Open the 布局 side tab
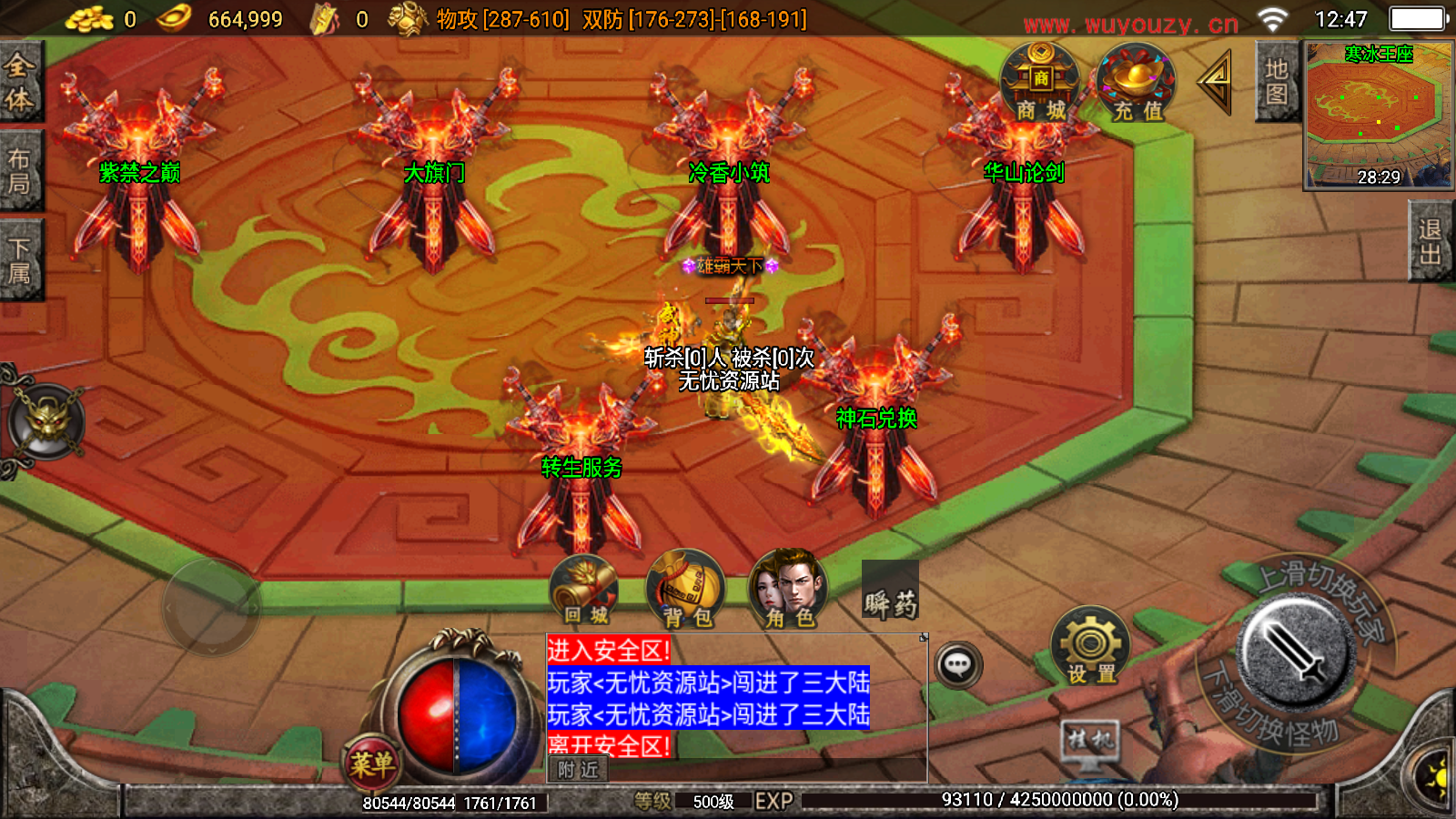This screenshot has height=819, width=1456. [x=20, y=170]
